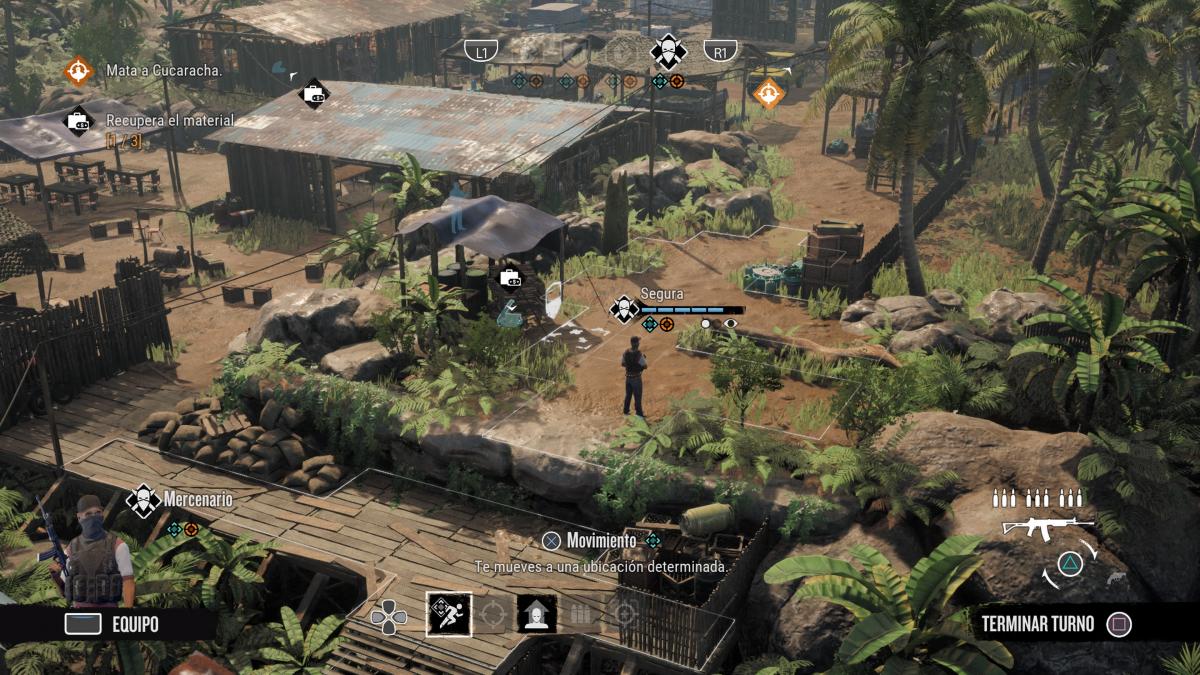The image size is (1200, 675).
Task: Open the Equipo team panel
Action: point(110,625)
